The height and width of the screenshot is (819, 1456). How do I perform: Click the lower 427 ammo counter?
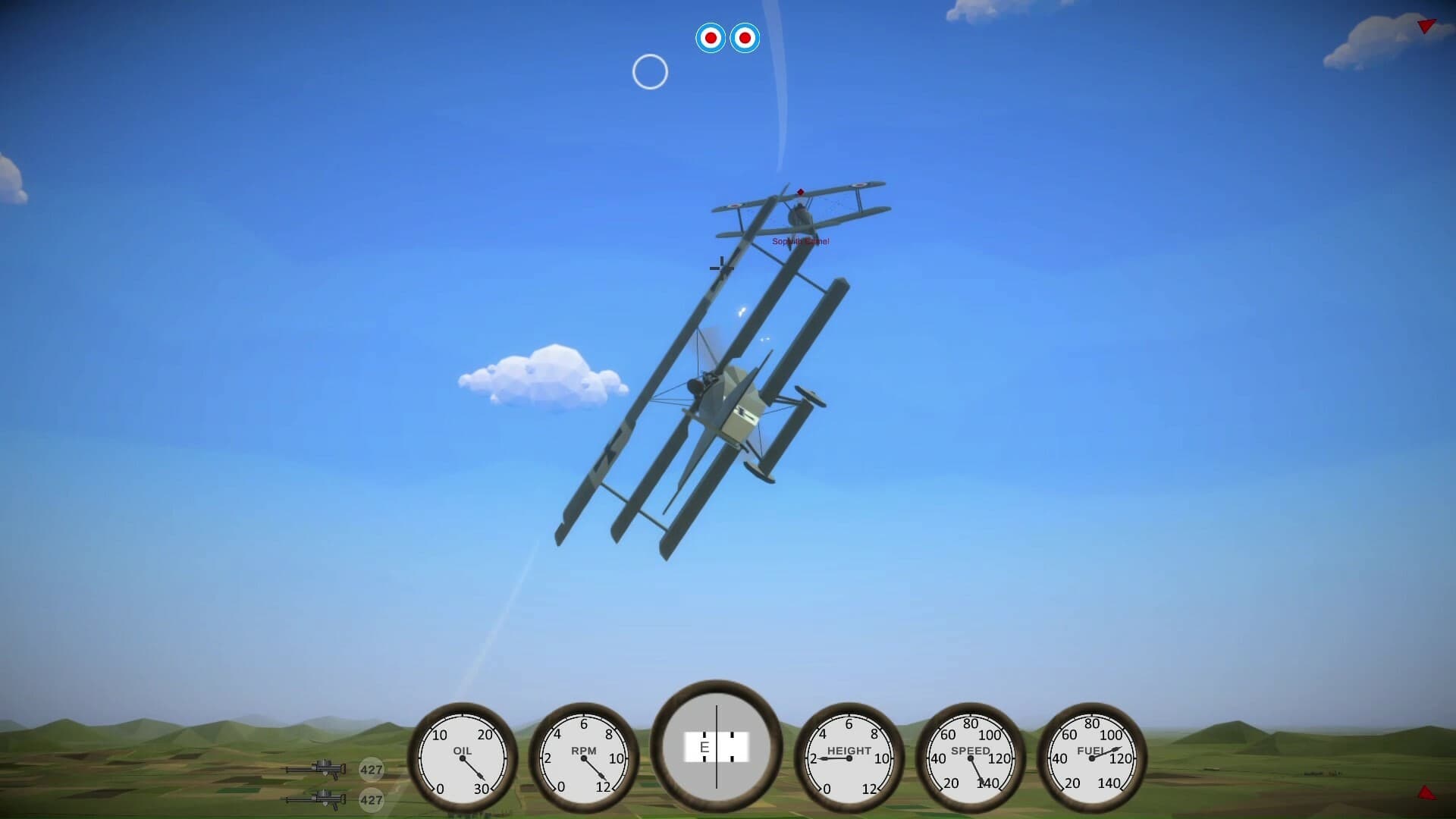(x=371, y=800)
